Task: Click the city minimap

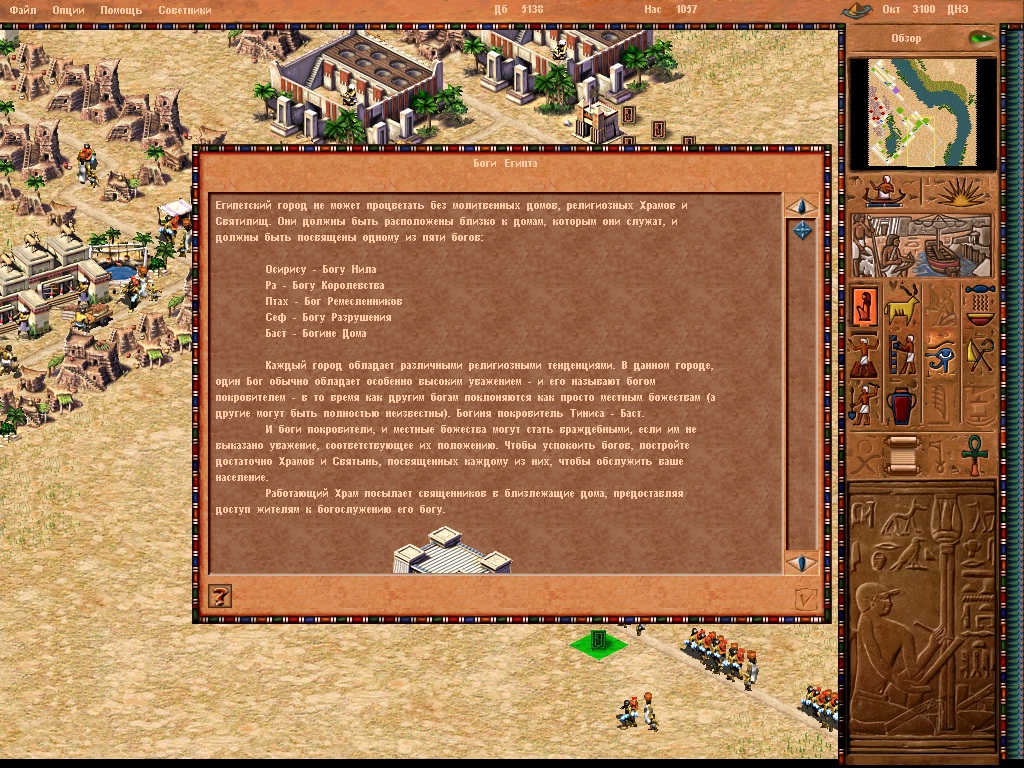Action: pos(921,112)
